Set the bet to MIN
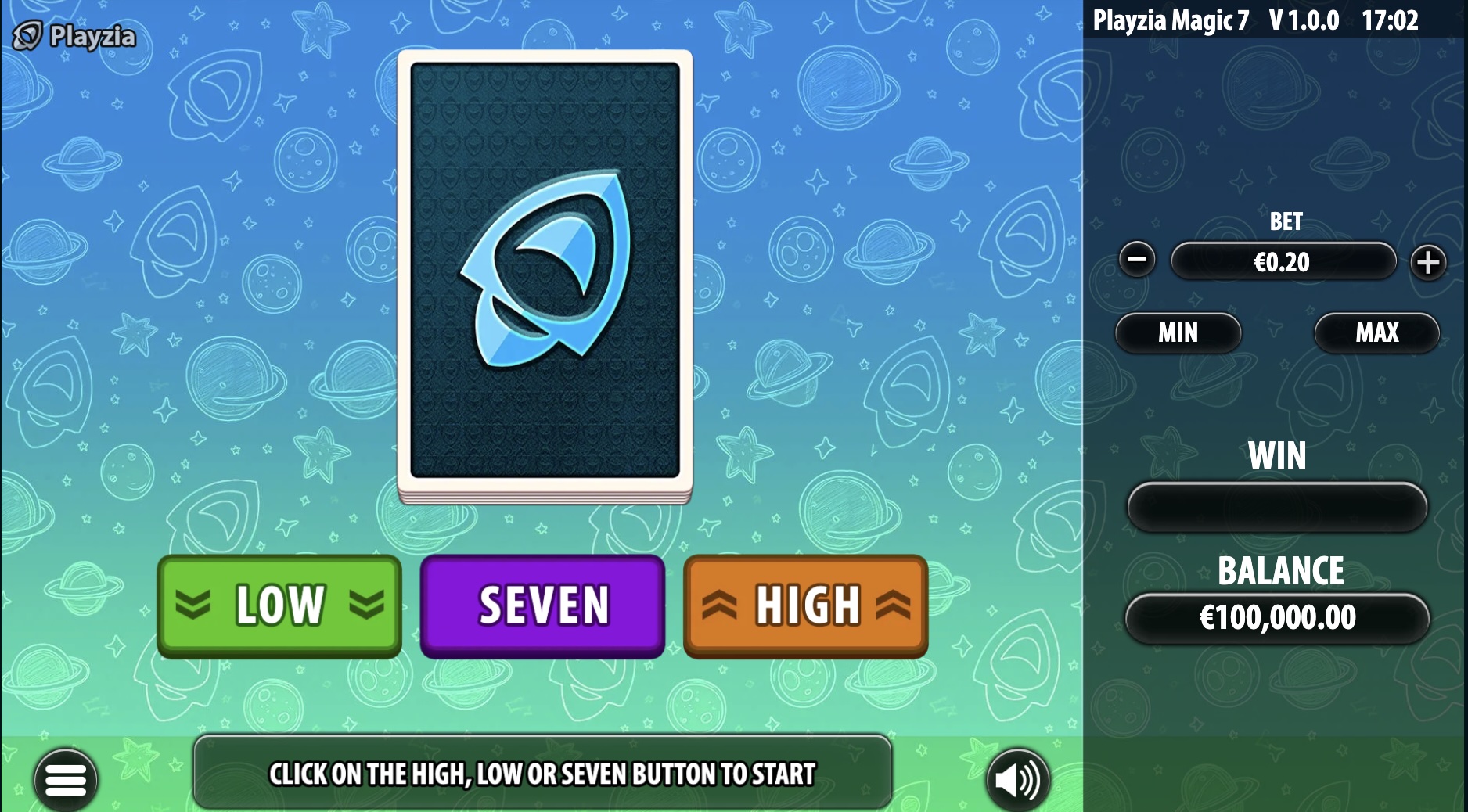The height and width of the screenshot is (812, 1468). click(x=1178, y=332)
